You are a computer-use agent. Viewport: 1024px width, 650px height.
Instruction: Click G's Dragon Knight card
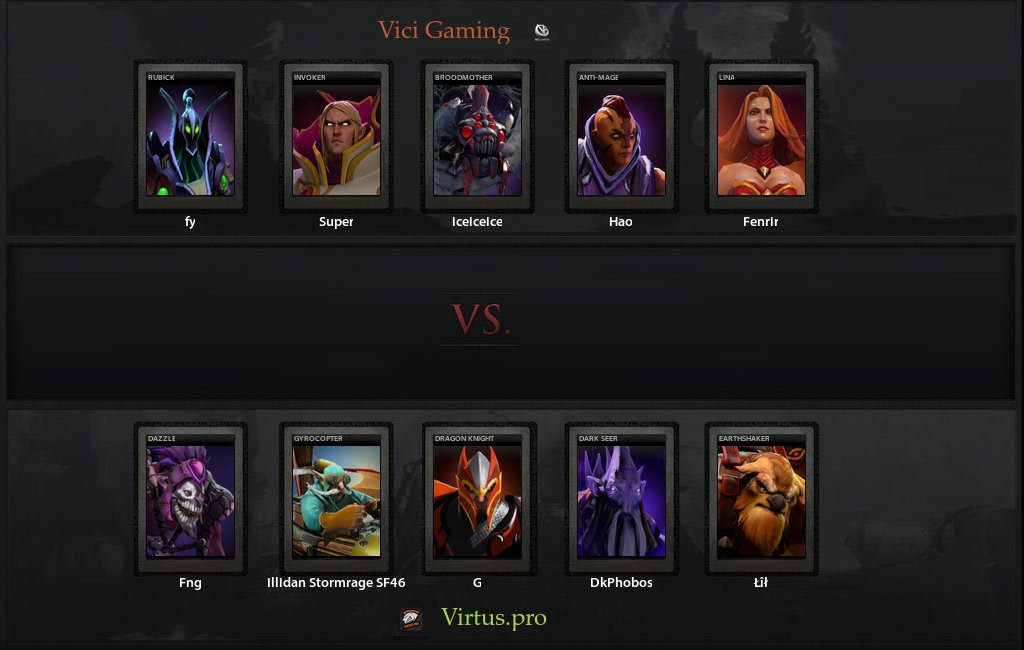tap(477, 498)
